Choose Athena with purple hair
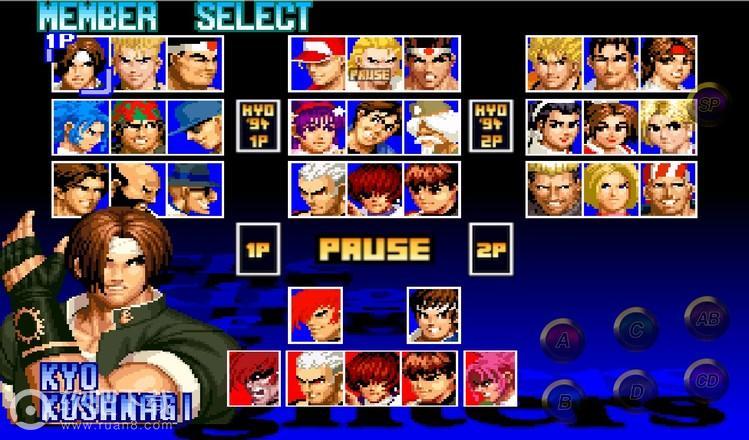The width and height of the screenshot is (749, 440). tap(318, 126)
